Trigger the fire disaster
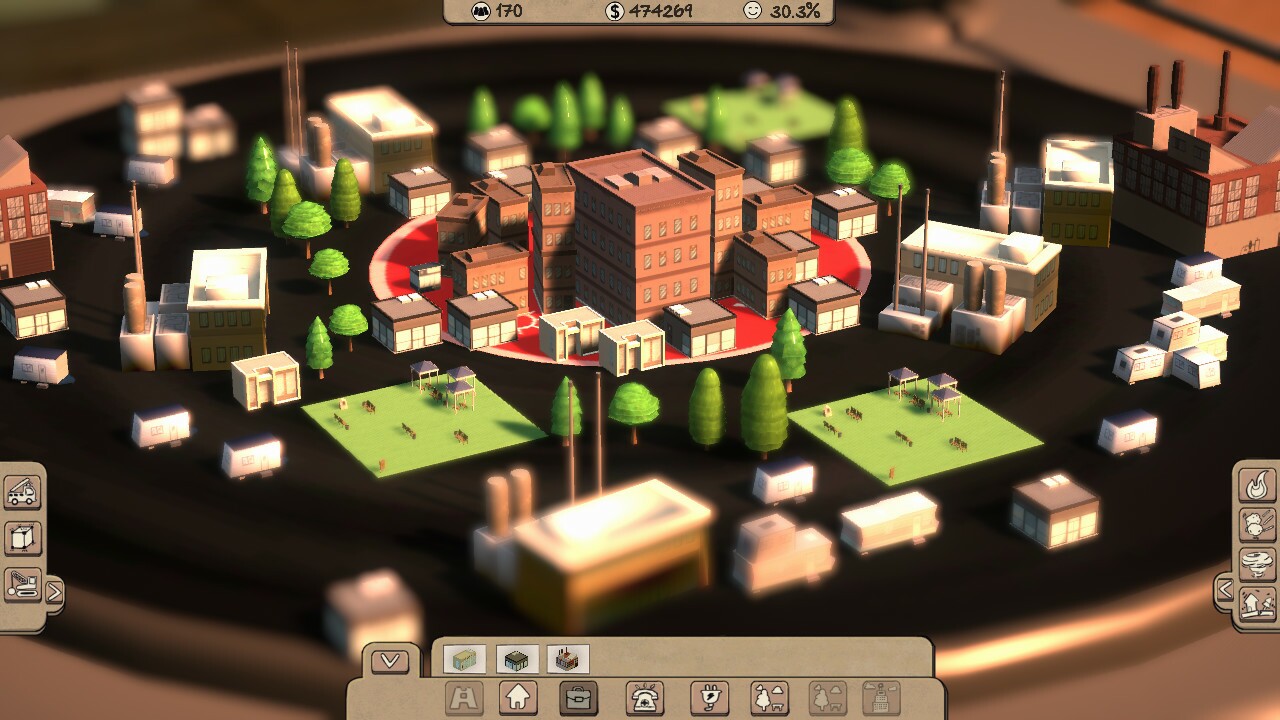 pyautogui.click(x=1257, y=486)
